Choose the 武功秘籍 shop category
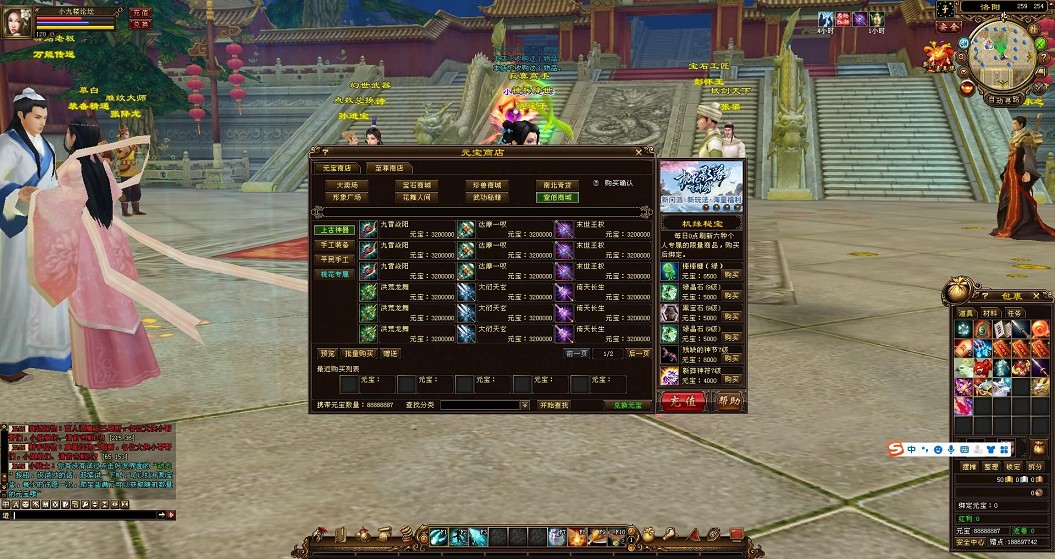The width and height of the screenshot is (1055, 559). tap(490, 197)
